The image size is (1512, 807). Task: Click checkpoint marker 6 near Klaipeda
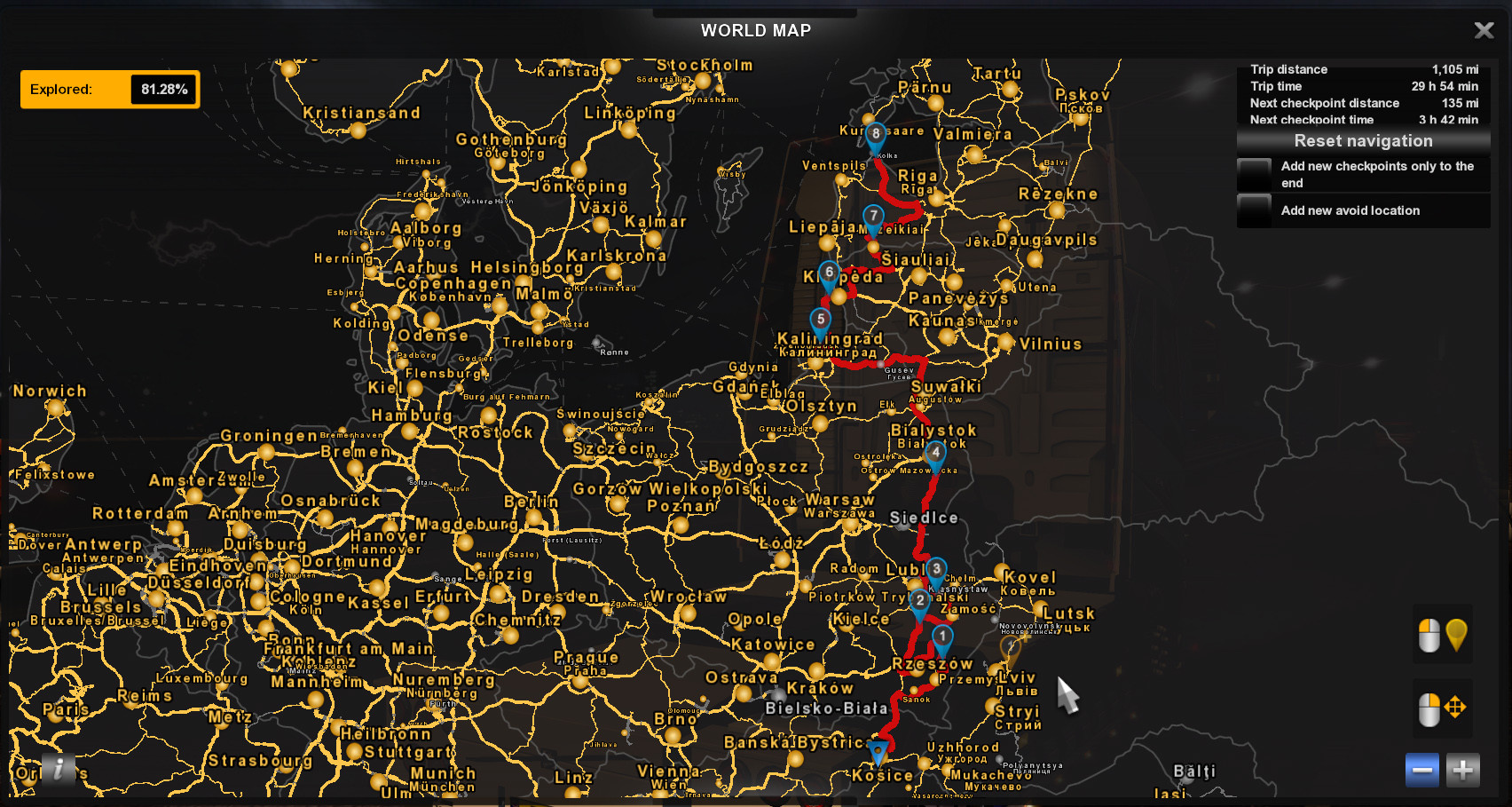pos(829,273)
